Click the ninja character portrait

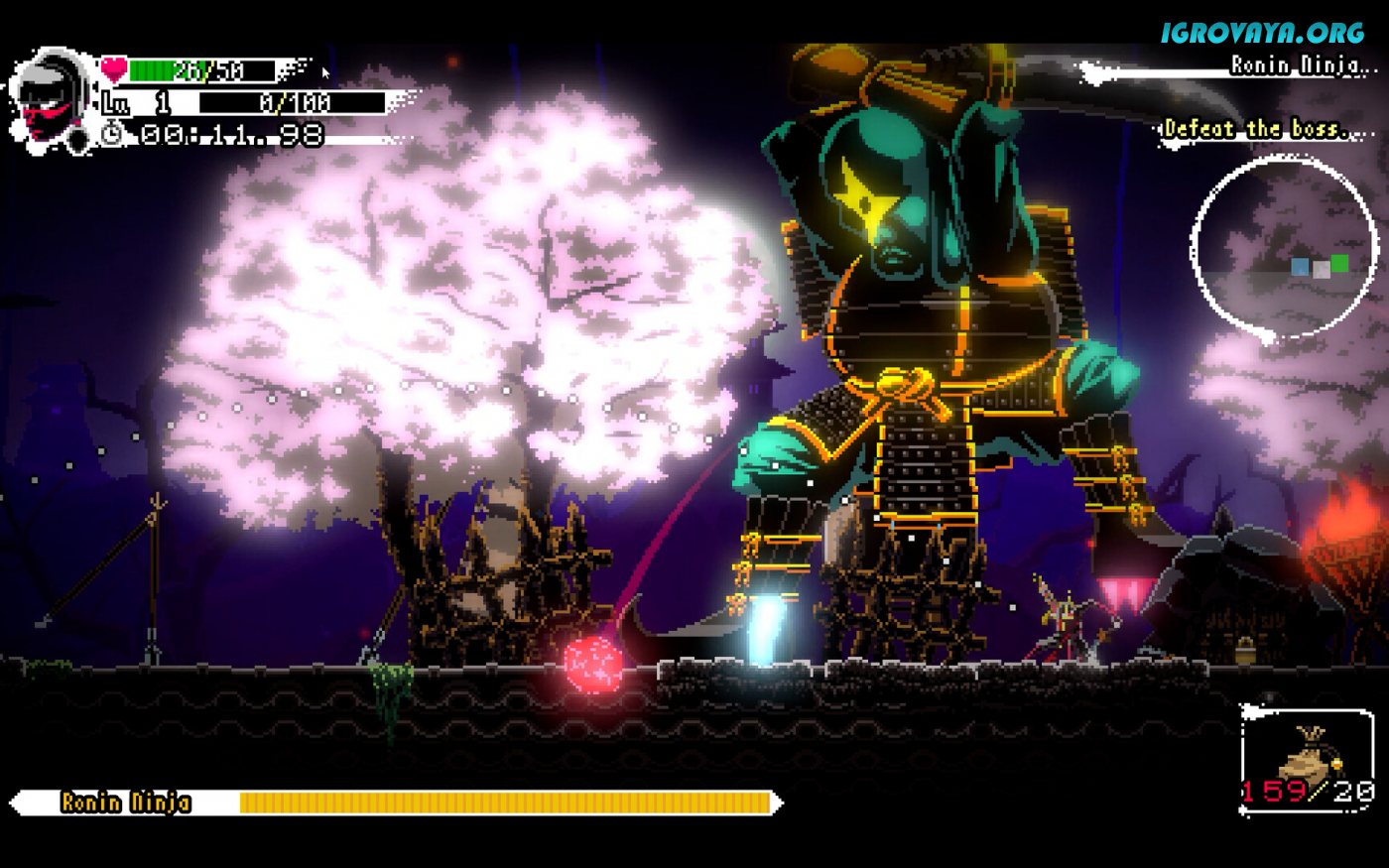coord(52,99)
